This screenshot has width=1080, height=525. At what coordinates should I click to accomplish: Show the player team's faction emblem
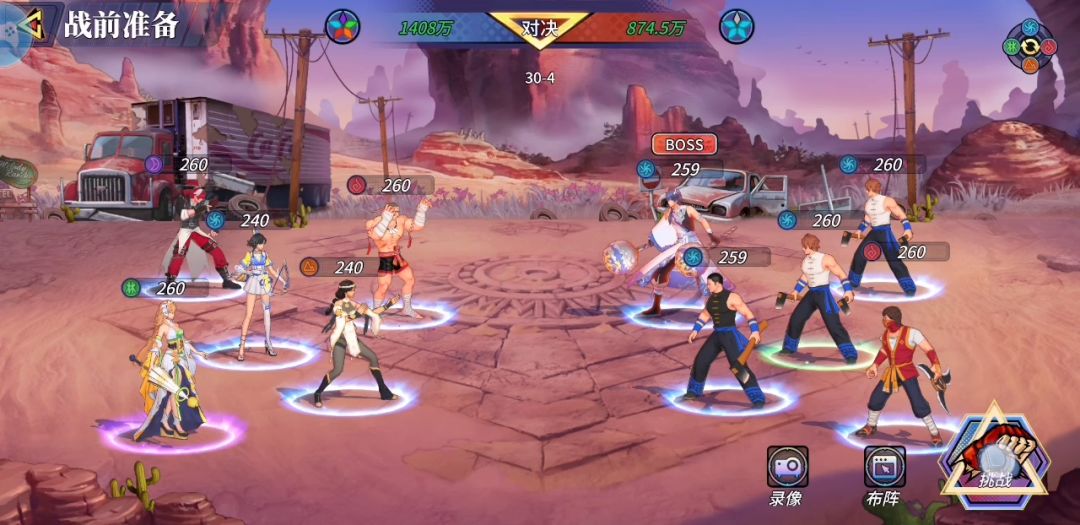tap(343, 25)
